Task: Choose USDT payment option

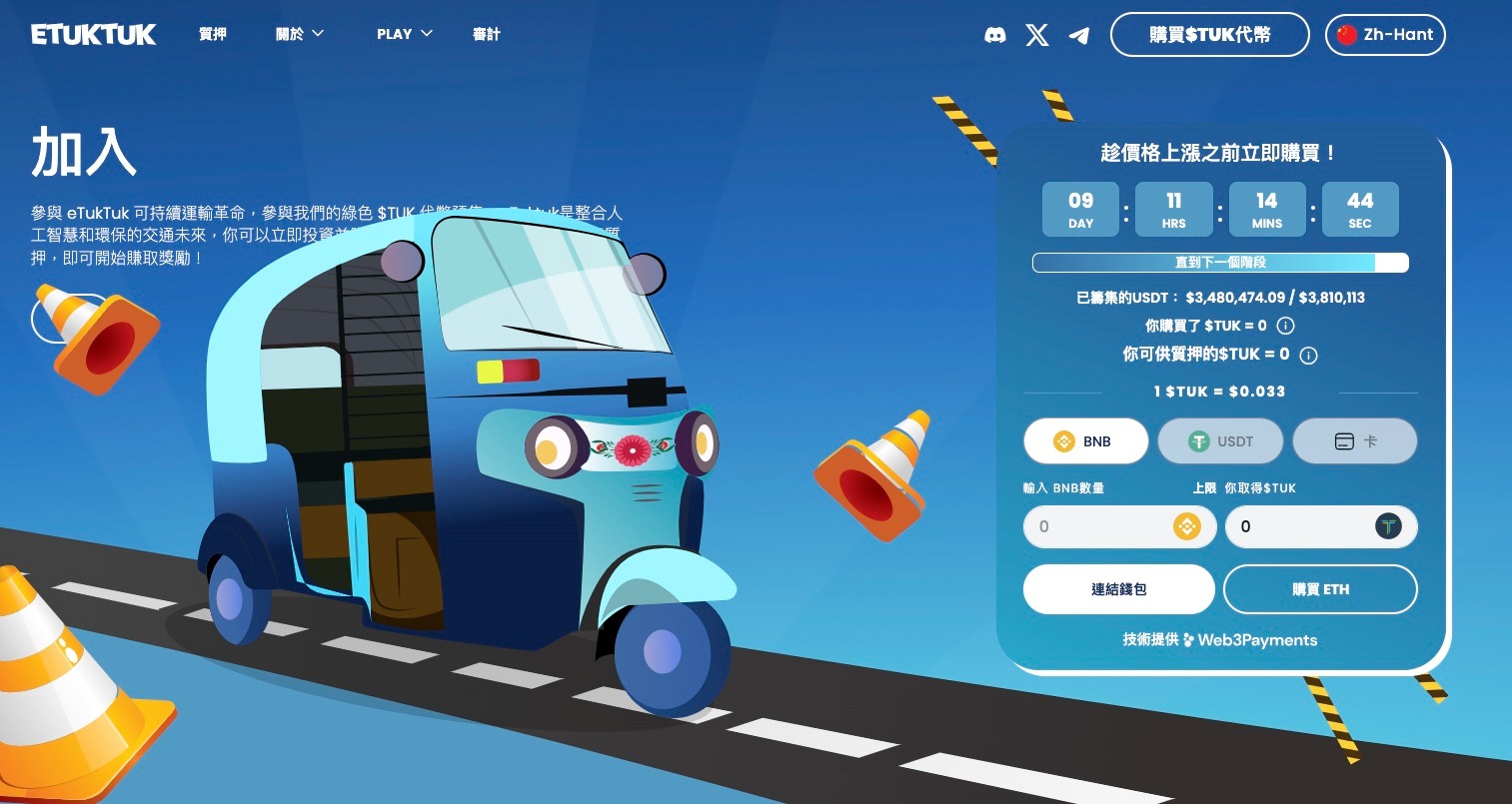Action: point(1220,441)
